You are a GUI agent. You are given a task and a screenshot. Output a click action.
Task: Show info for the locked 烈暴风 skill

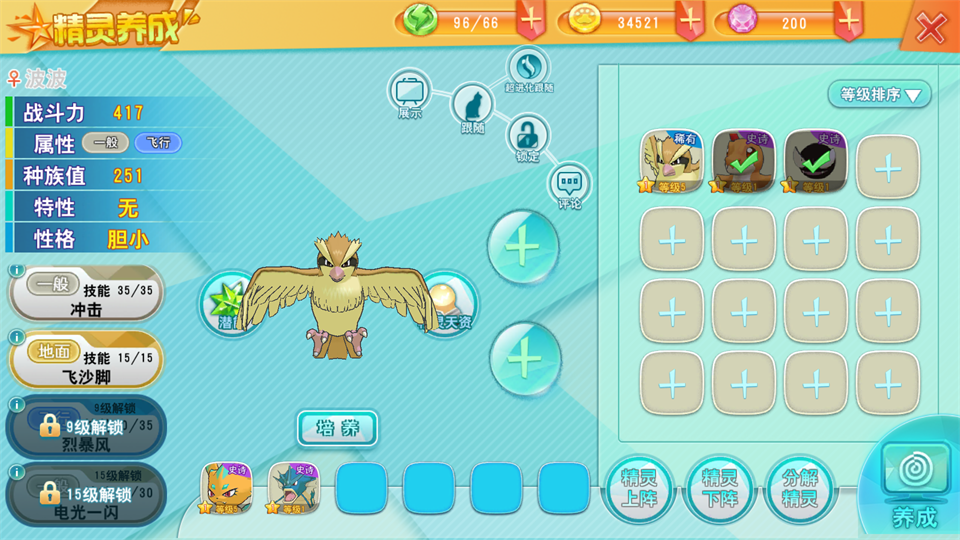[16, 405]
